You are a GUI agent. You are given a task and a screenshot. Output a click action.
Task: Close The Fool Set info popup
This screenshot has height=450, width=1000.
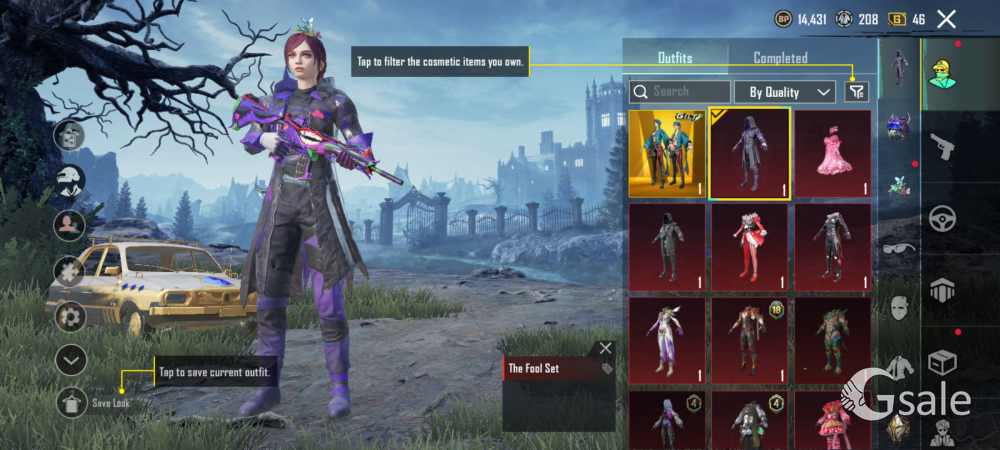coord(605,348)
